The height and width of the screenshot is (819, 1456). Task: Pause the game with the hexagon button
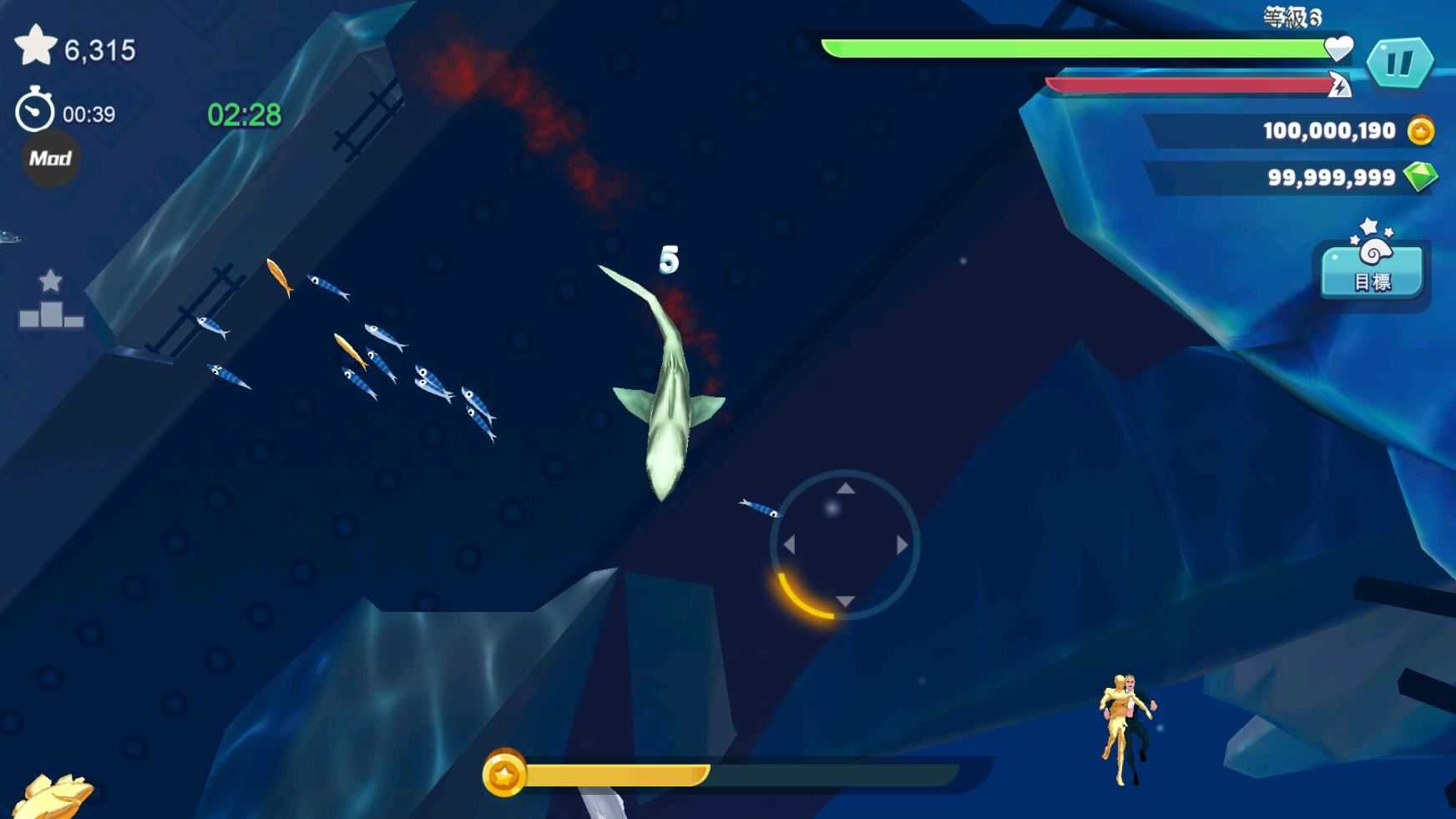click(1399, 63)
